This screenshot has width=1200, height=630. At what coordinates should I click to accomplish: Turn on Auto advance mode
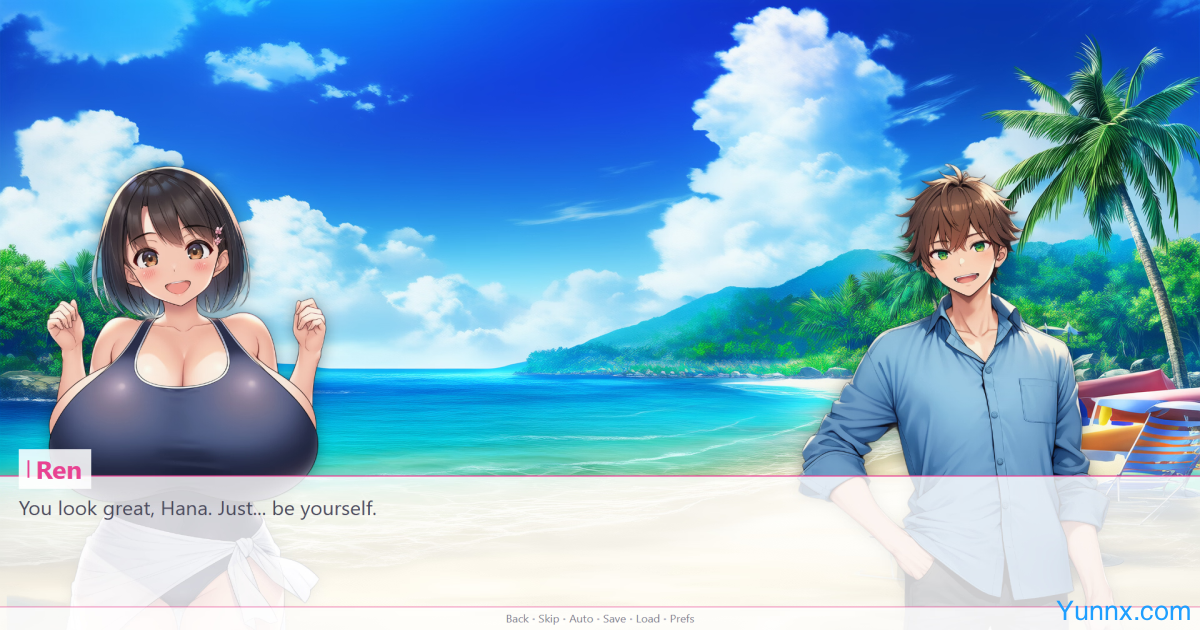[581, 619]
